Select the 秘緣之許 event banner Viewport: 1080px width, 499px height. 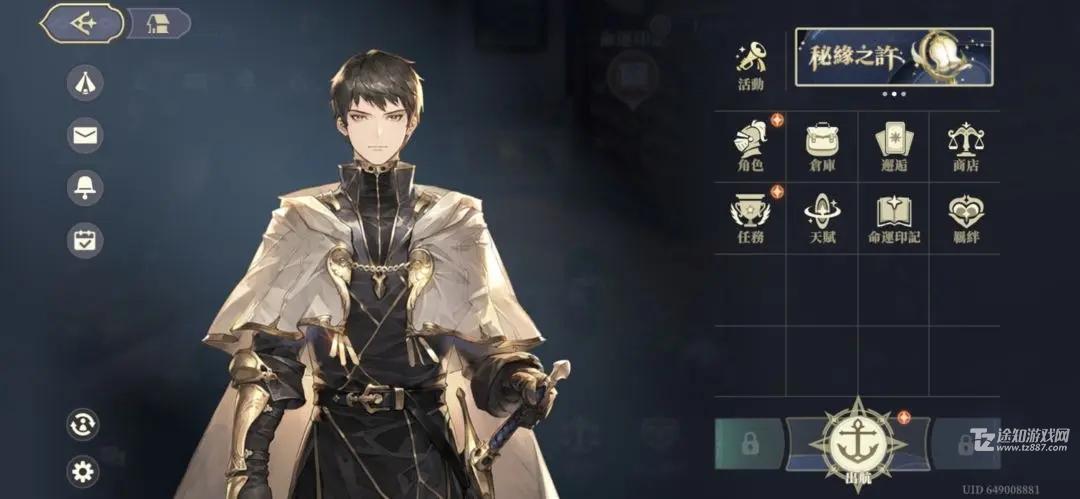tap(894, 57)
